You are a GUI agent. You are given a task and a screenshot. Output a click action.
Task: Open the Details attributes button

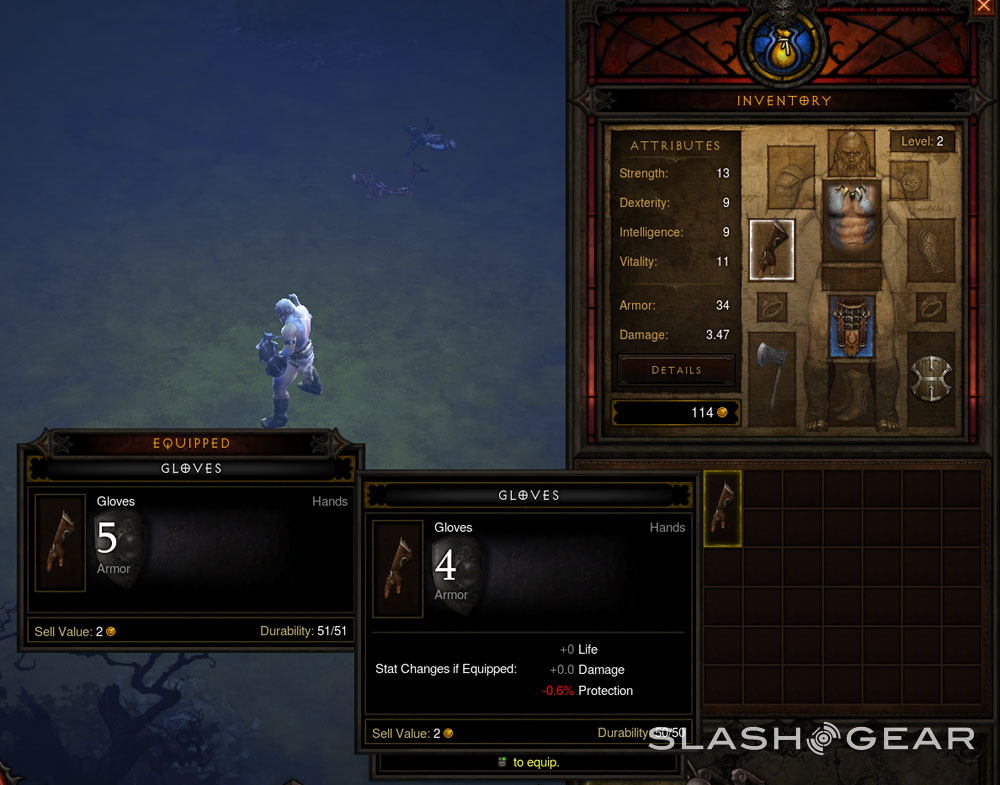[x=677, y=370]
